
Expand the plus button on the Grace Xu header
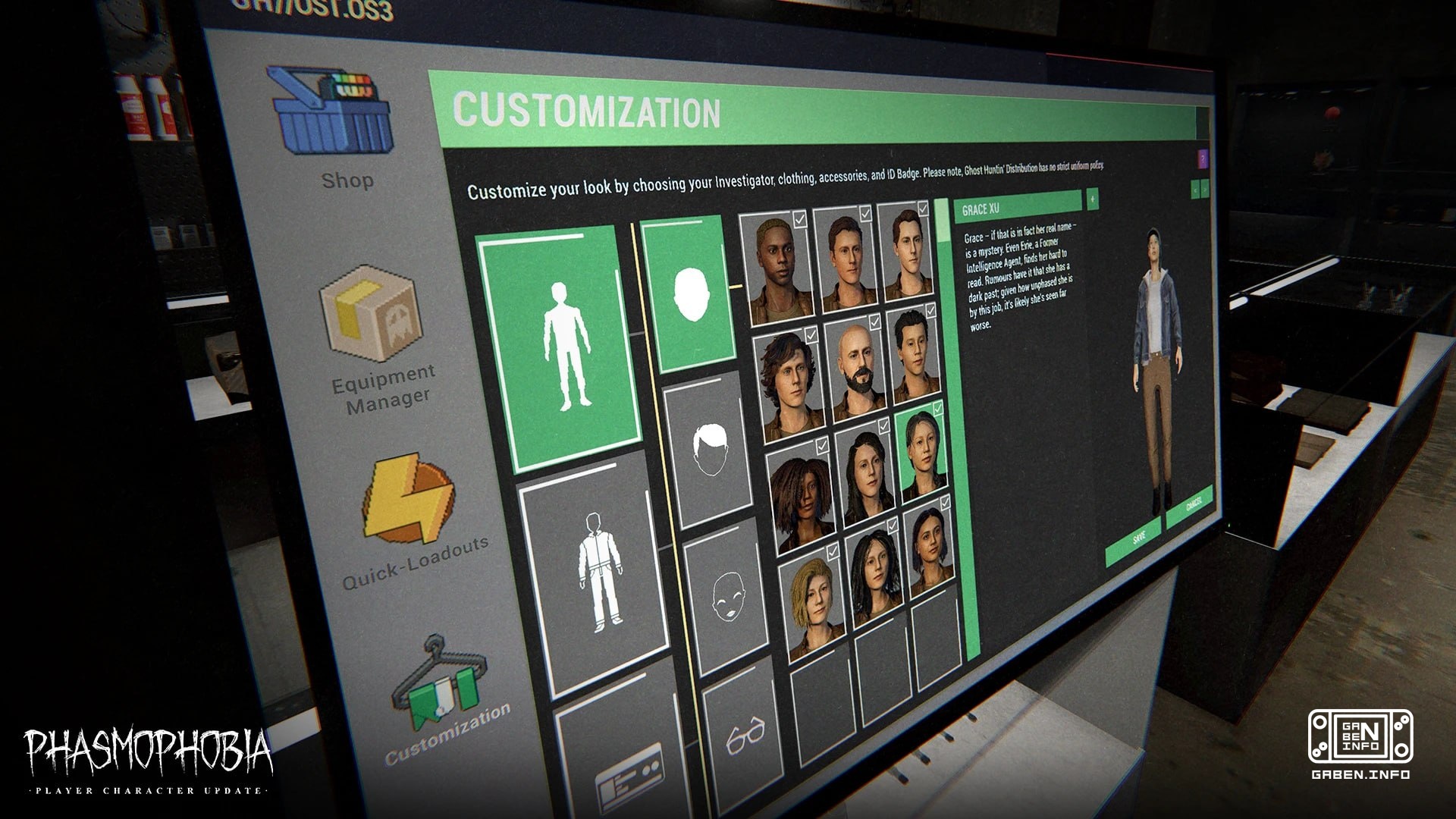click(1094, 199)
